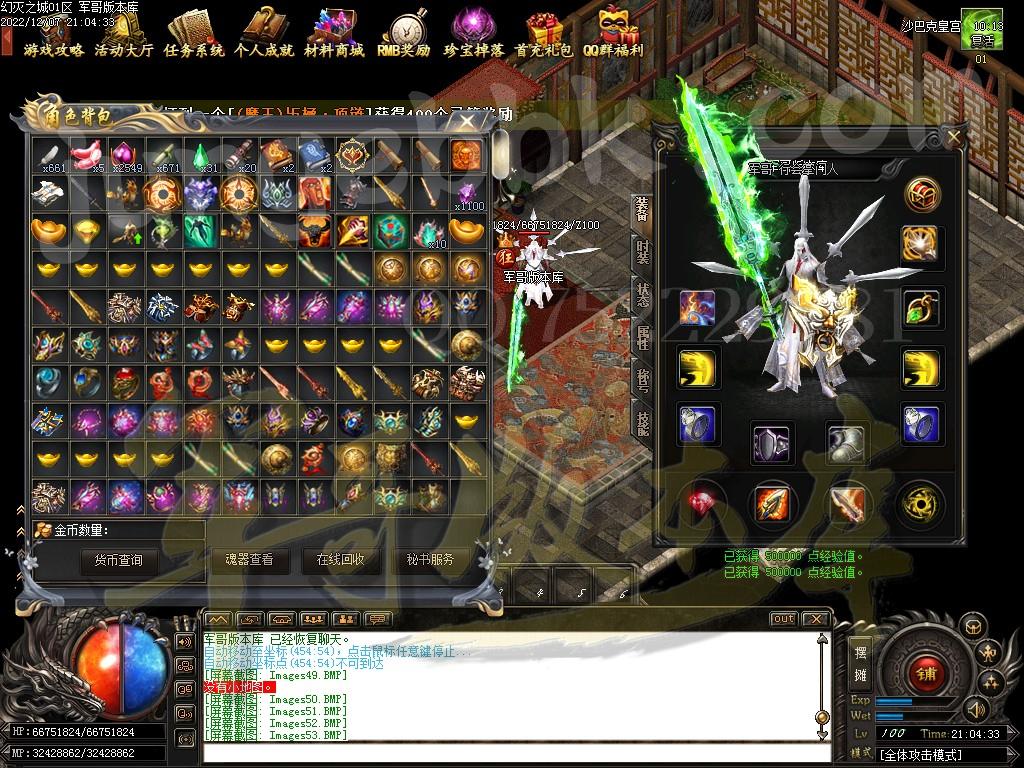1024x768 pixels.
Task: Click the chat window 'out' button
Action: click(x=783, y=619)
